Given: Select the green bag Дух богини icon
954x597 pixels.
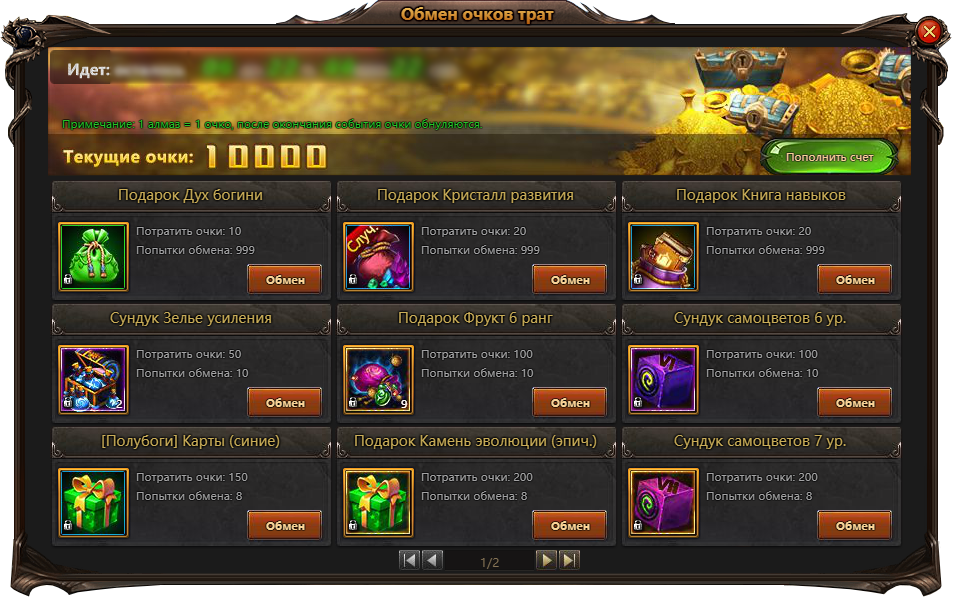Looking at the screenshot, I should pyautogui.click(x=93, y=257).
